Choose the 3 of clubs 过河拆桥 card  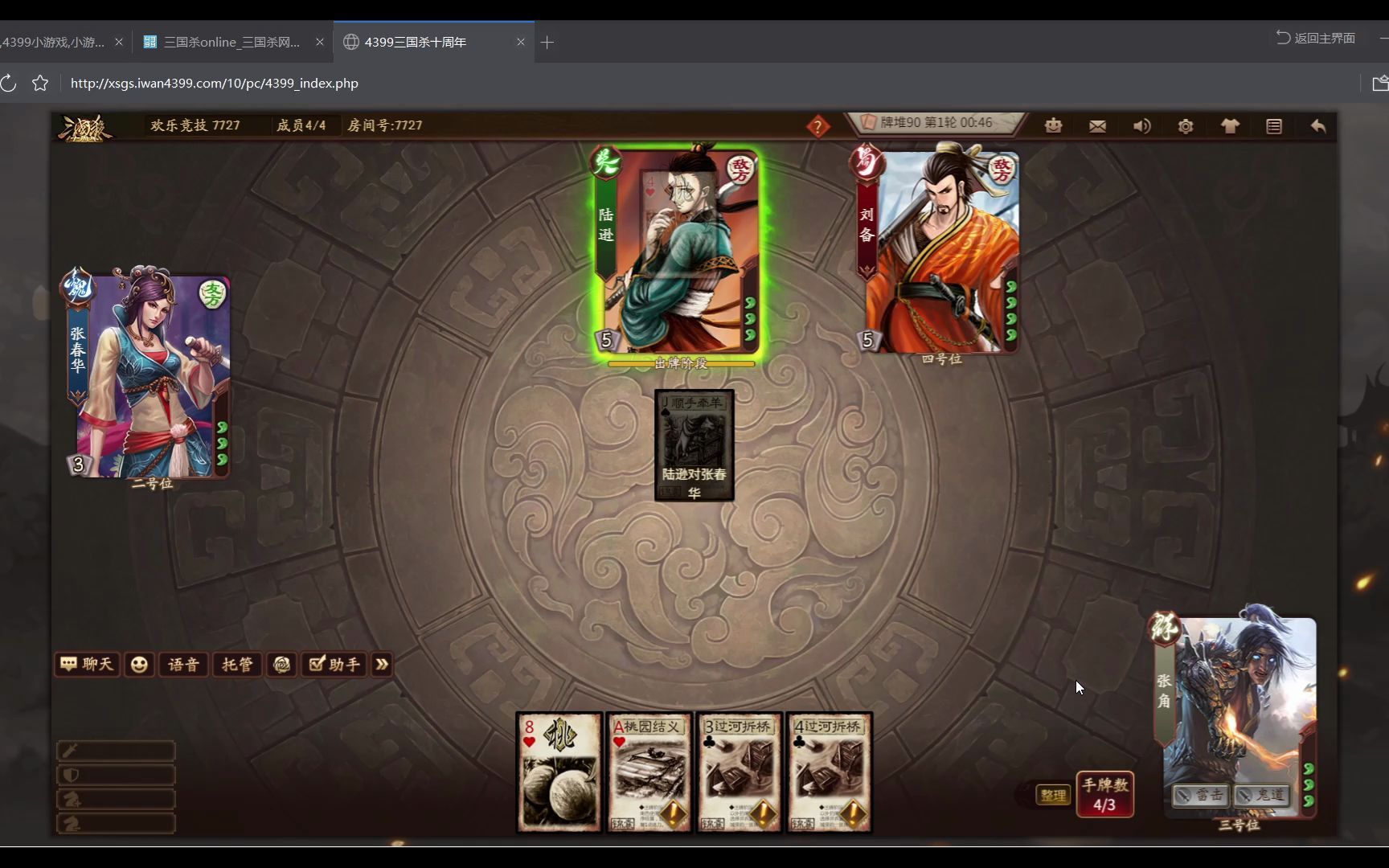[x=739, y=772]
